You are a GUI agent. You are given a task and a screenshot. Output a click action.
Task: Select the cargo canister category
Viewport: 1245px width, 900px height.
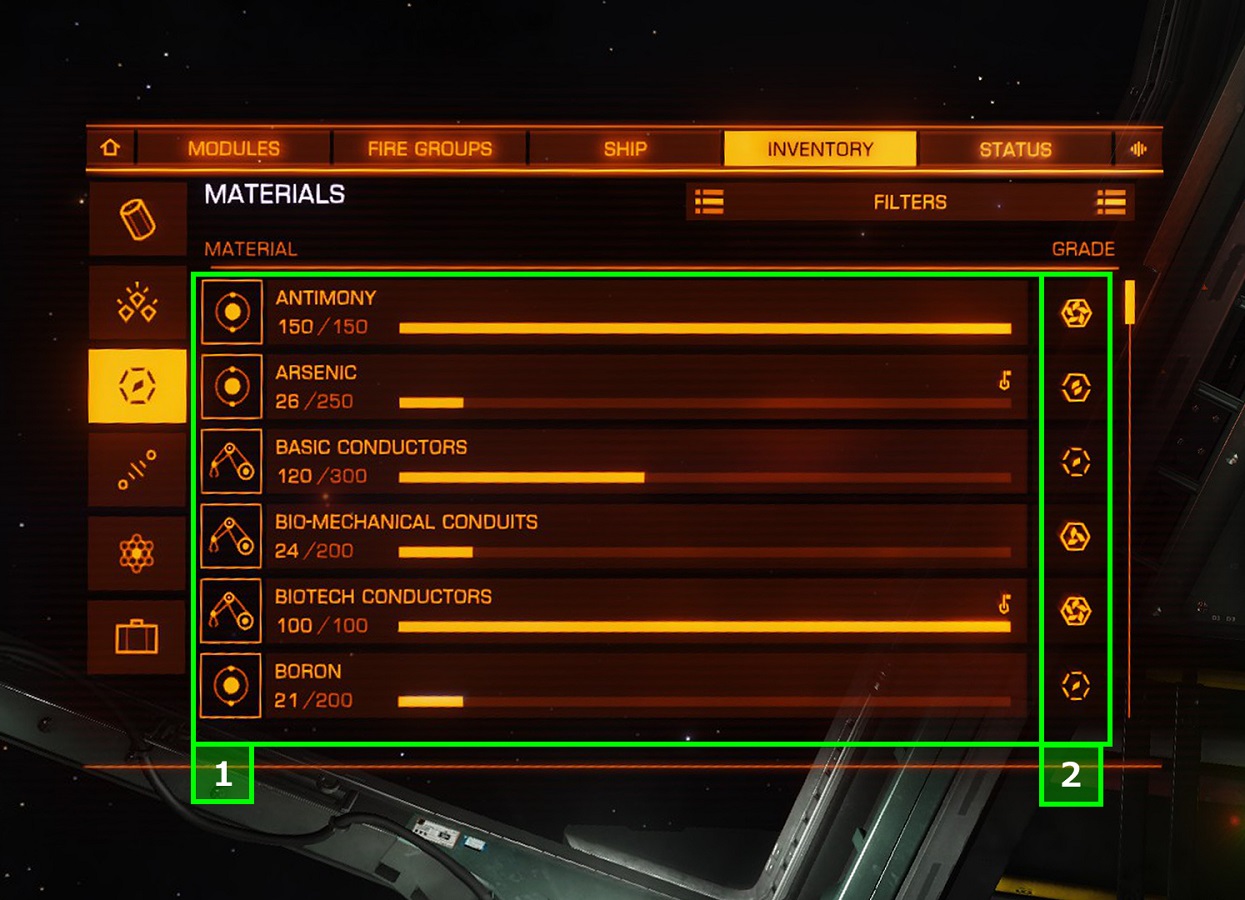137,219
